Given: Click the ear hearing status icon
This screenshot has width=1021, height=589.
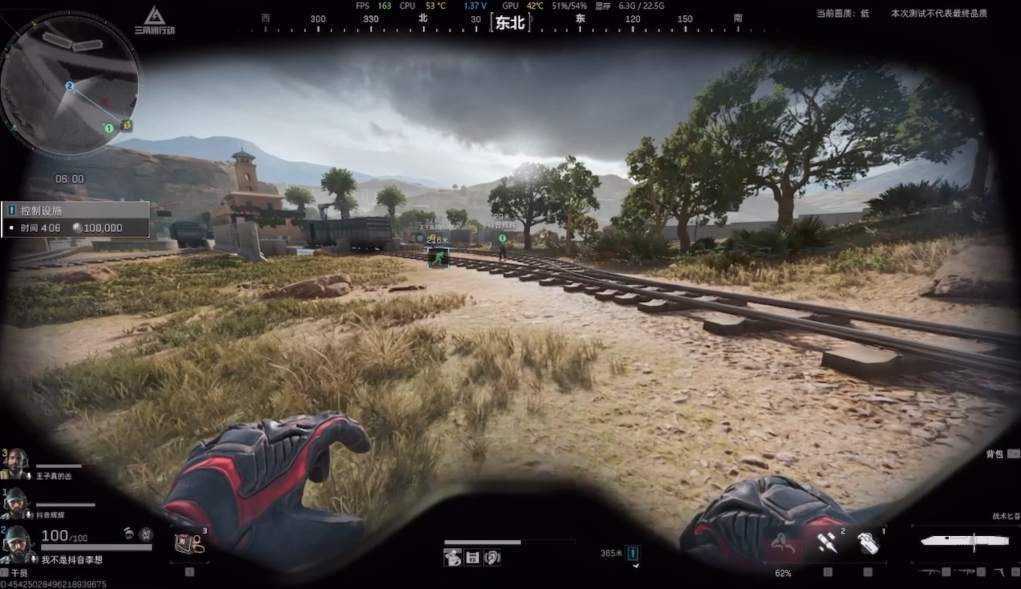Looking at the screenshot, I should [491, 558].
